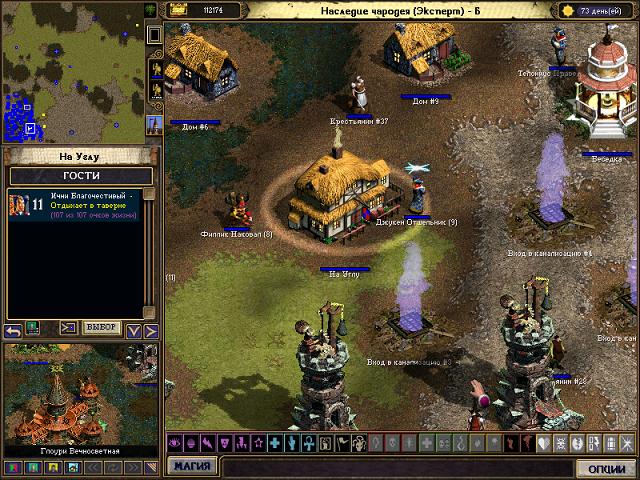Activate the ankh spell icon
The image size is (640, 480).
pyautogui.click(x=308, y=443)
